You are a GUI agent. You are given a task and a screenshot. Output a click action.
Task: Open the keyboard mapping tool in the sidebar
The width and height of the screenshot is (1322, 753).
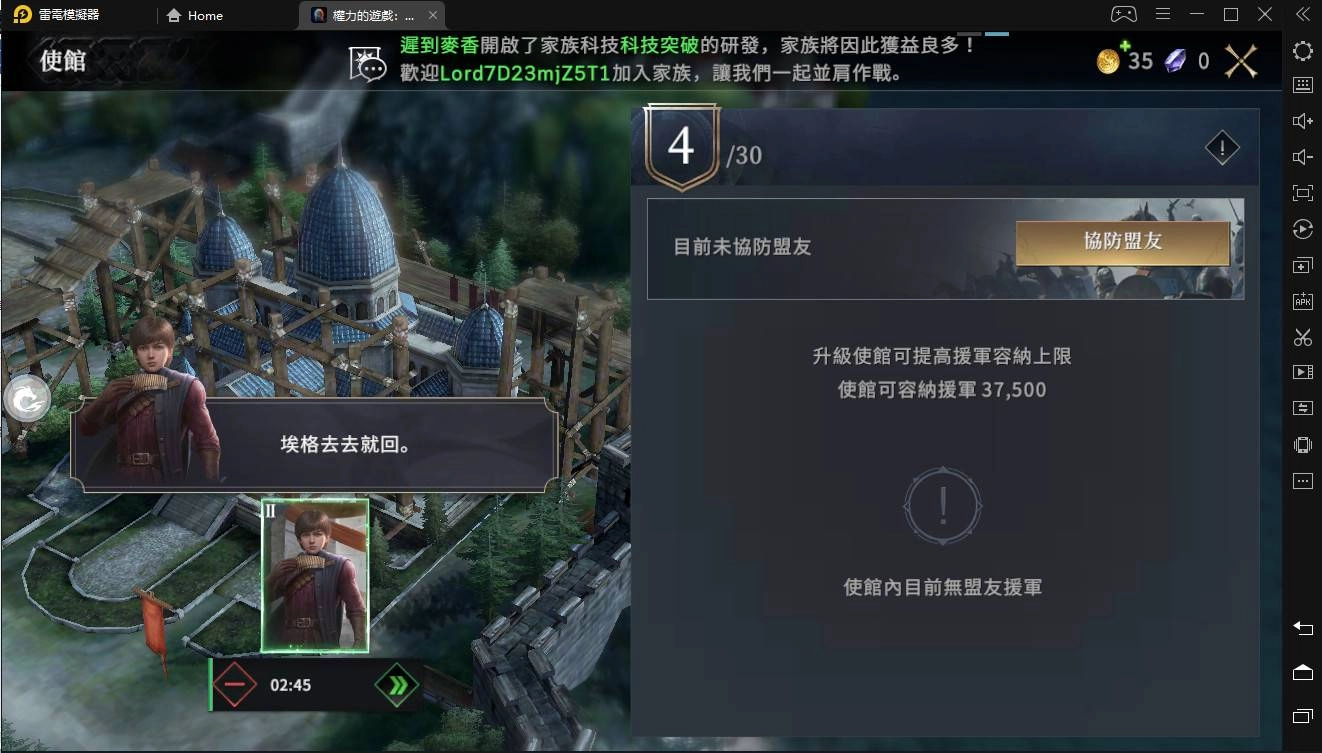click(1302, 84)
